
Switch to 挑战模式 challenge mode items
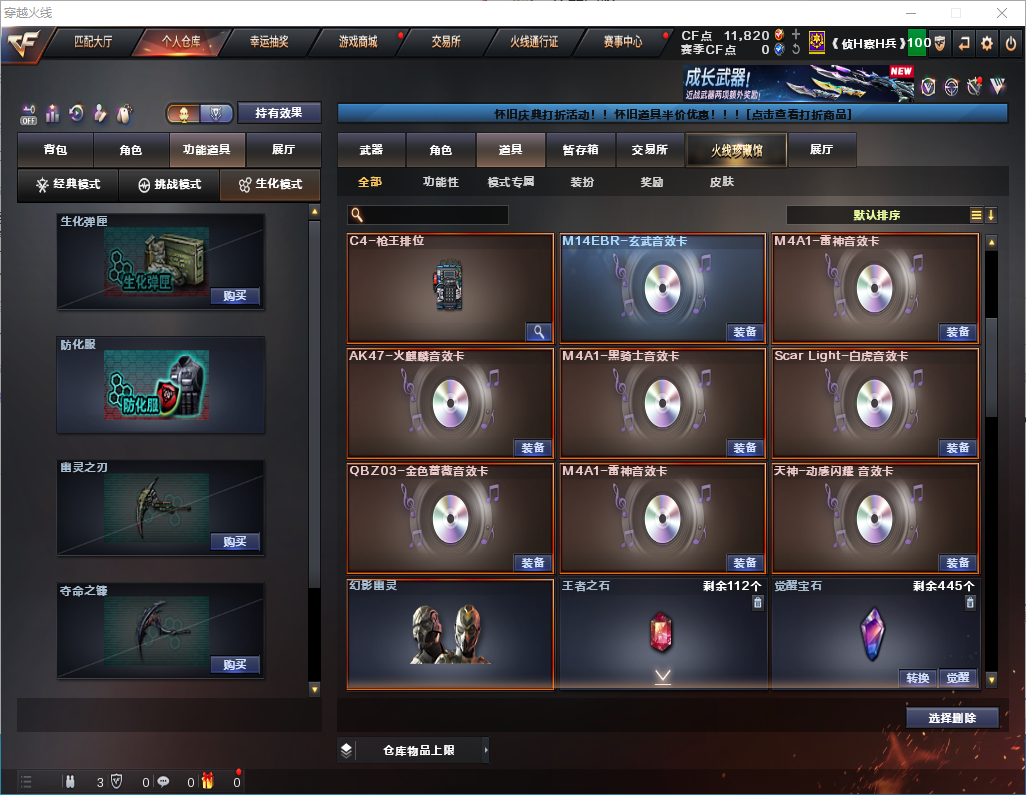coord(169,184)
